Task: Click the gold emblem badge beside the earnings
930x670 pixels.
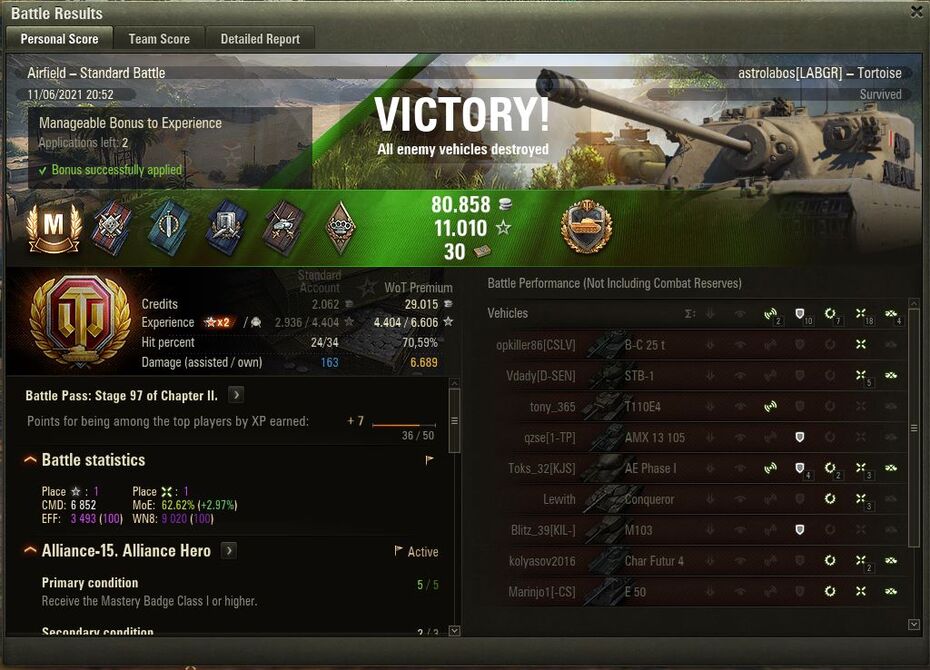Action: 587,225
